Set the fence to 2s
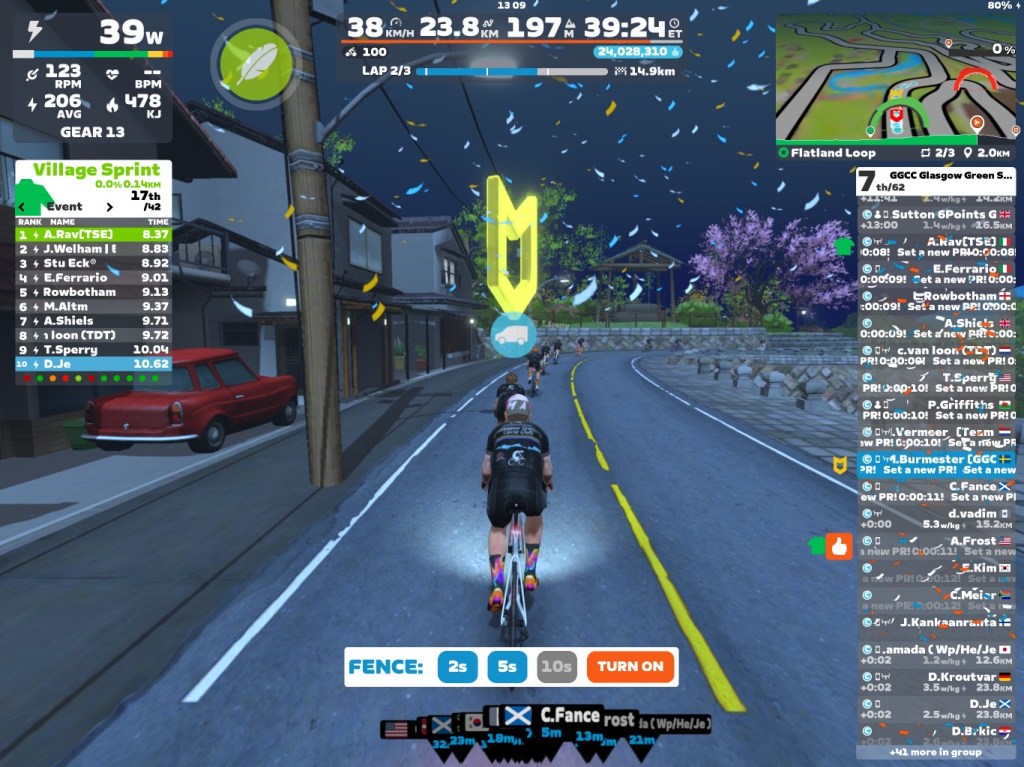The width and height of the screenshot is (1024, 767). (x=457, y=667)
